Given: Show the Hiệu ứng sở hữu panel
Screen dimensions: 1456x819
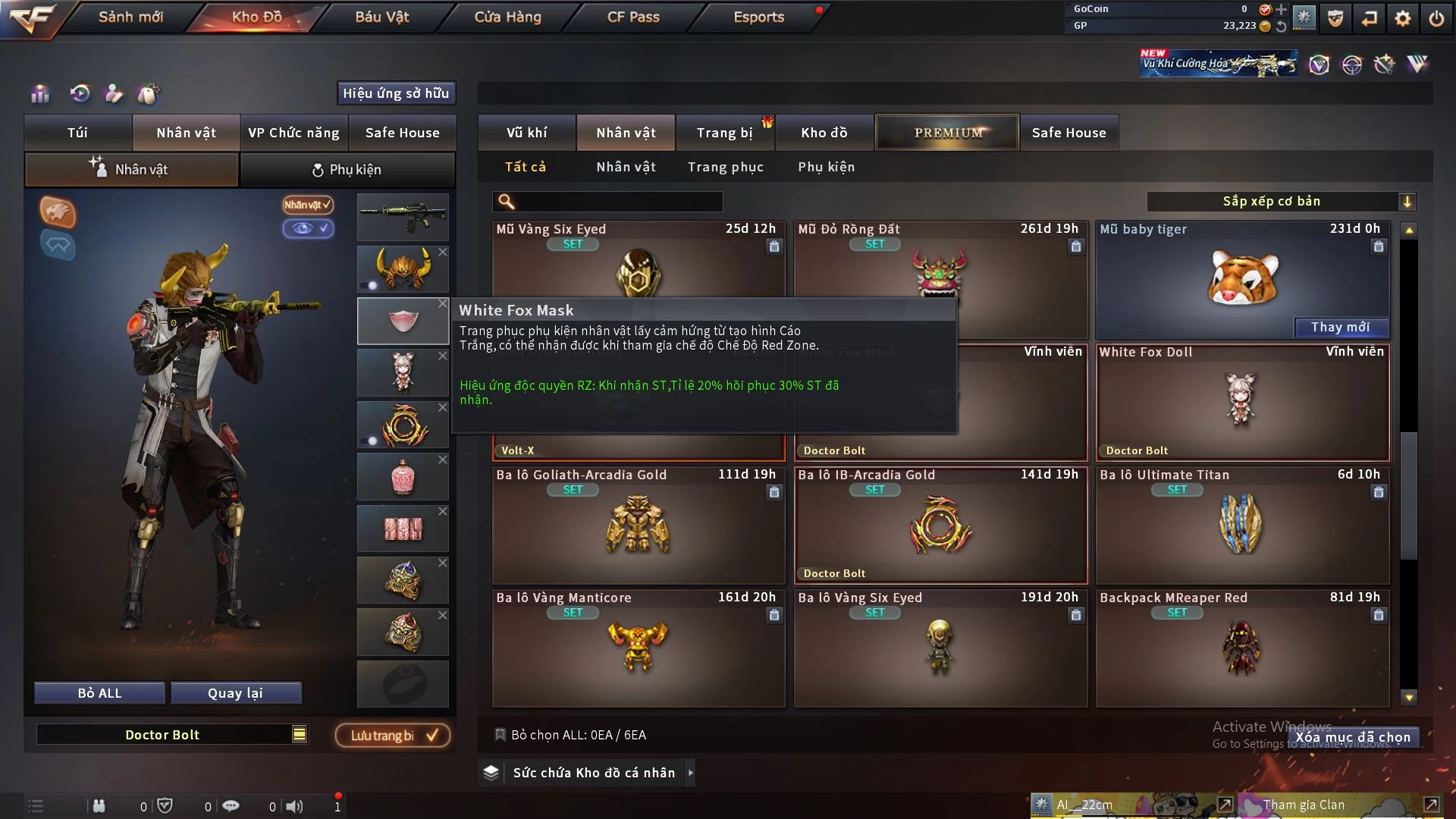Looking at the screenshot, I should pyautogui.click(x=395, y=93).
